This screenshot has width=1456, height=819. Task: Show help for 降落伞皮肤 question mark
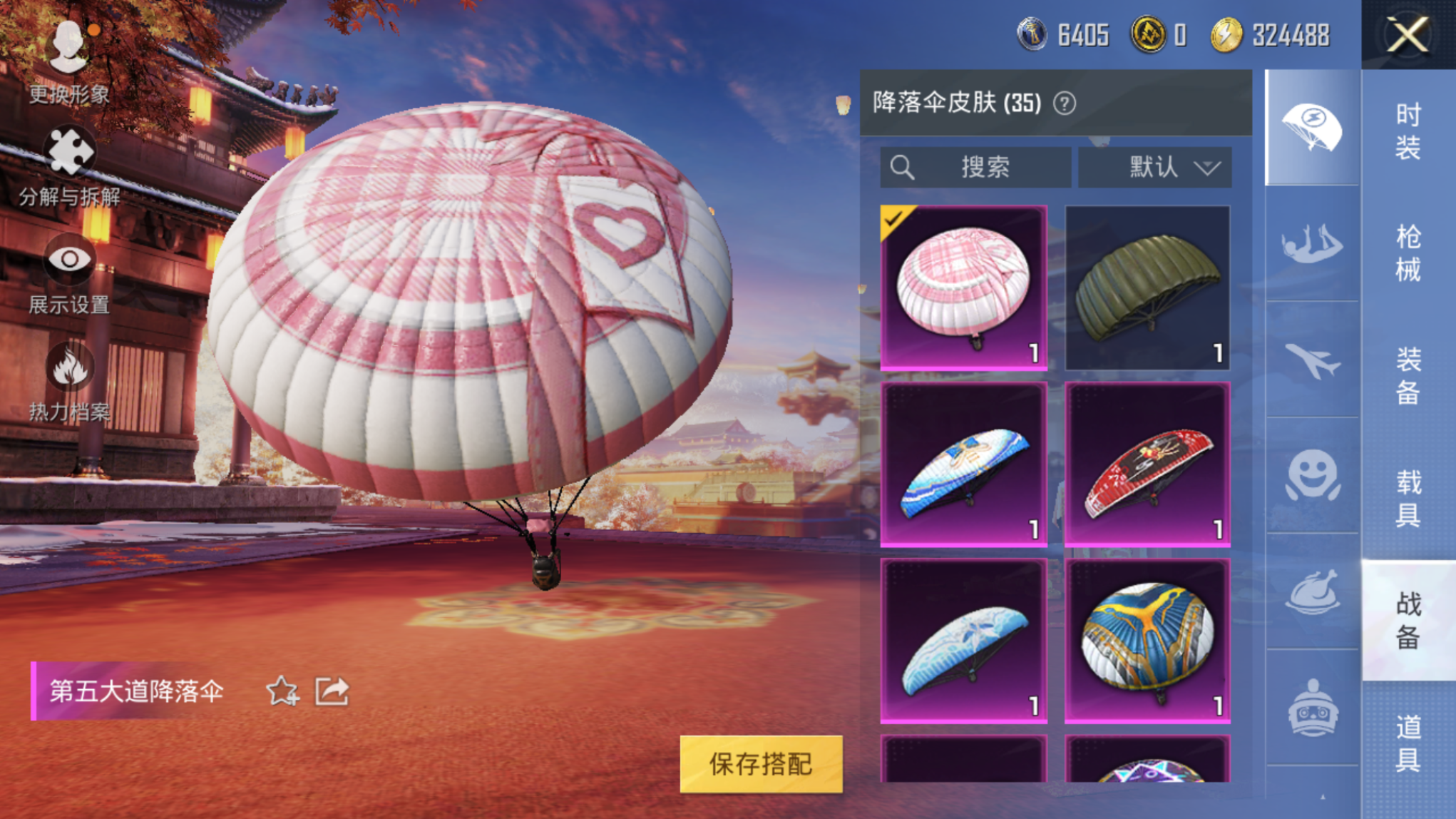(1065, 104)
